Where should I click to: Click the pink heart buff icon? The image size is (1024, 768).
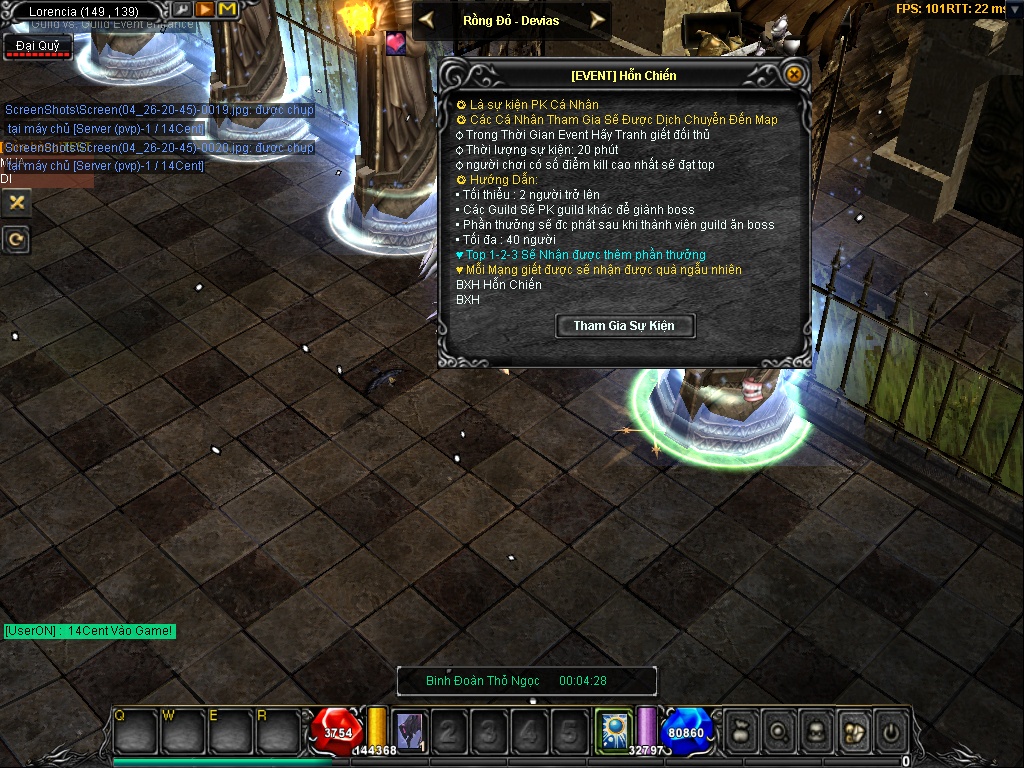click(x=396, y=44)
